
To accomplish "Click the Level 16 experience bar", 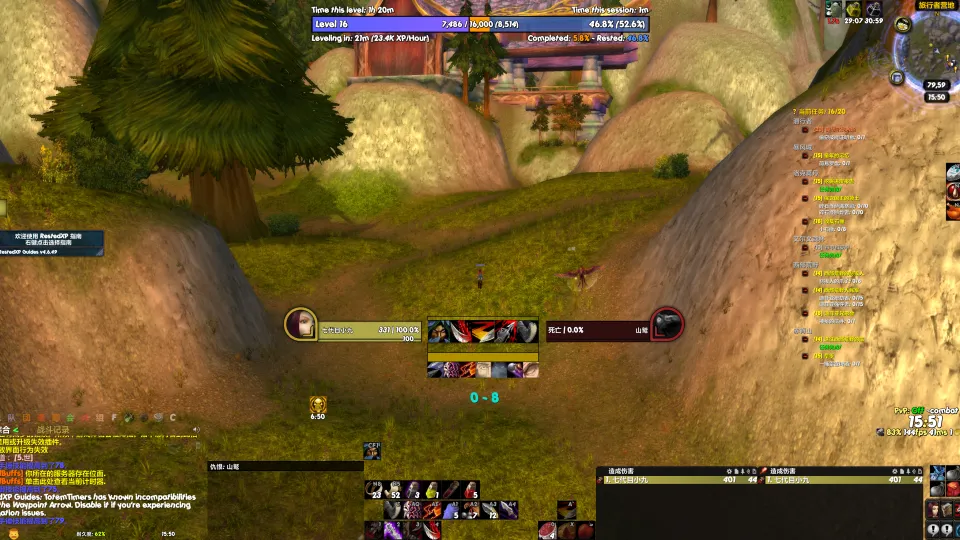I will [x=480, y=24].
